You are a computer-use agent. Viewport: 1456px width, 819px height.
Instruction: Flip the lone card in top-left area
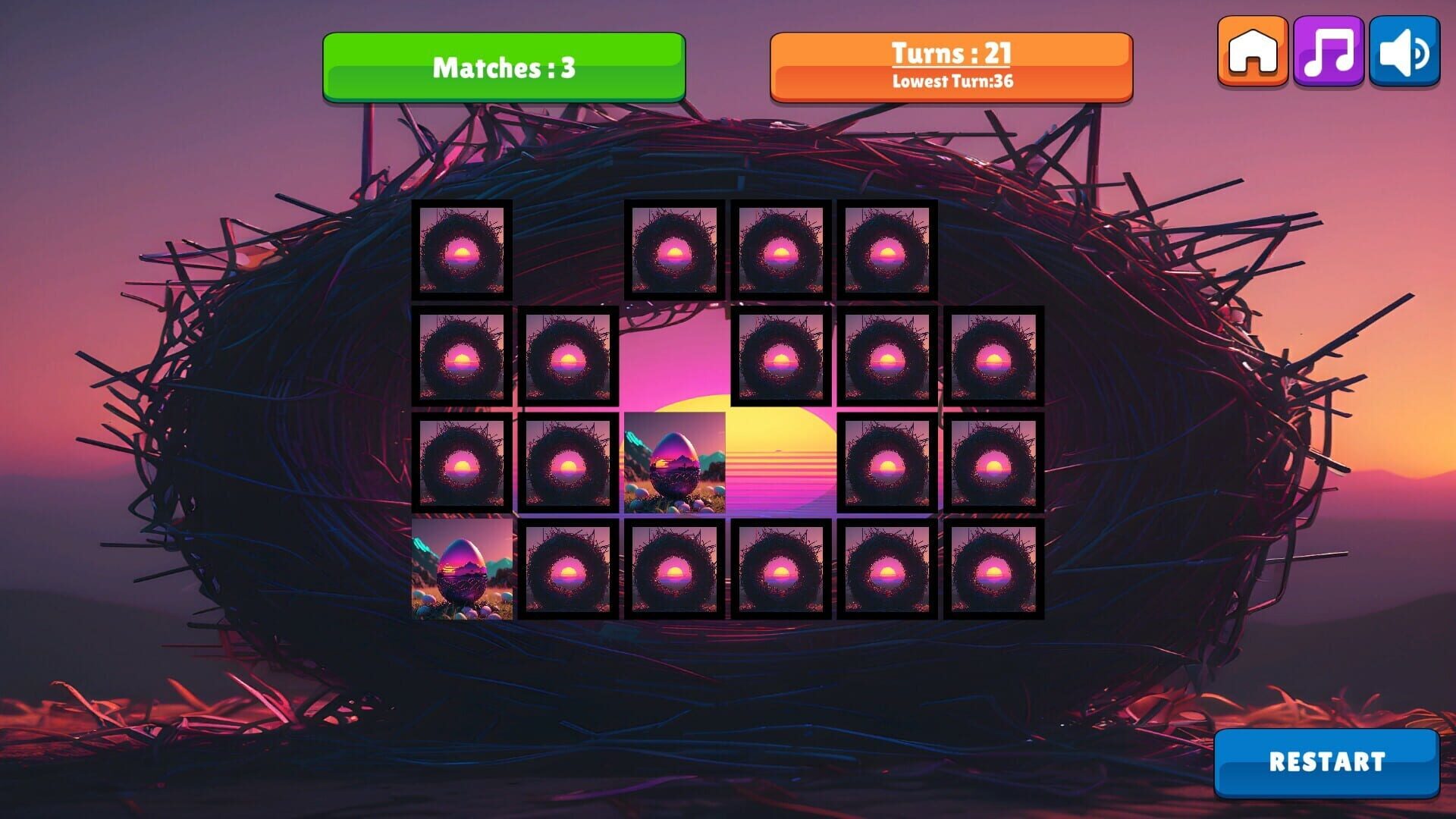click(463, 252)
